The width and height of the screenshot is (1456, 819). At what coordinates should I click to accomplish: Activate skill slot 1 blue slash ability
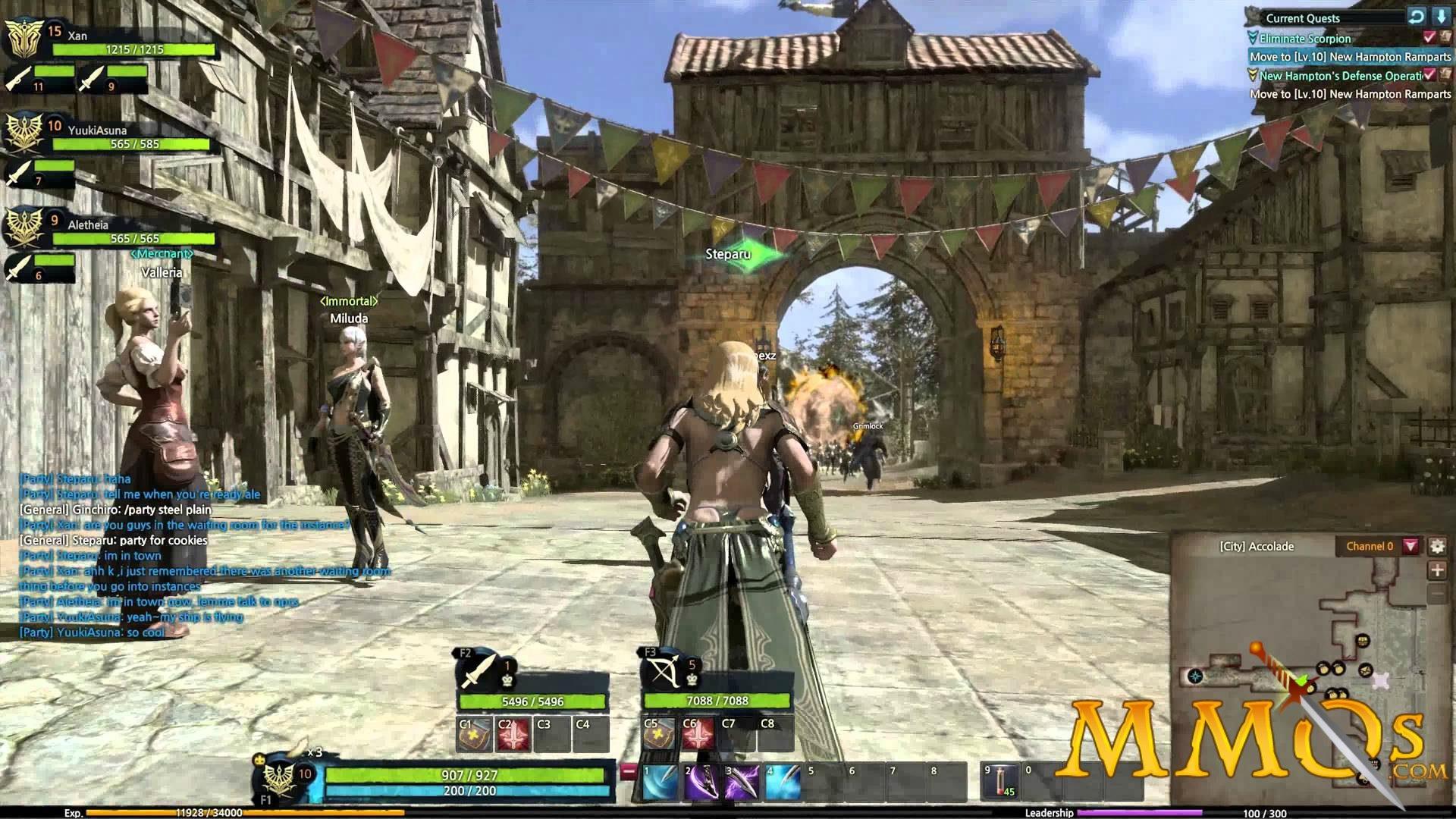click(660, 783)
